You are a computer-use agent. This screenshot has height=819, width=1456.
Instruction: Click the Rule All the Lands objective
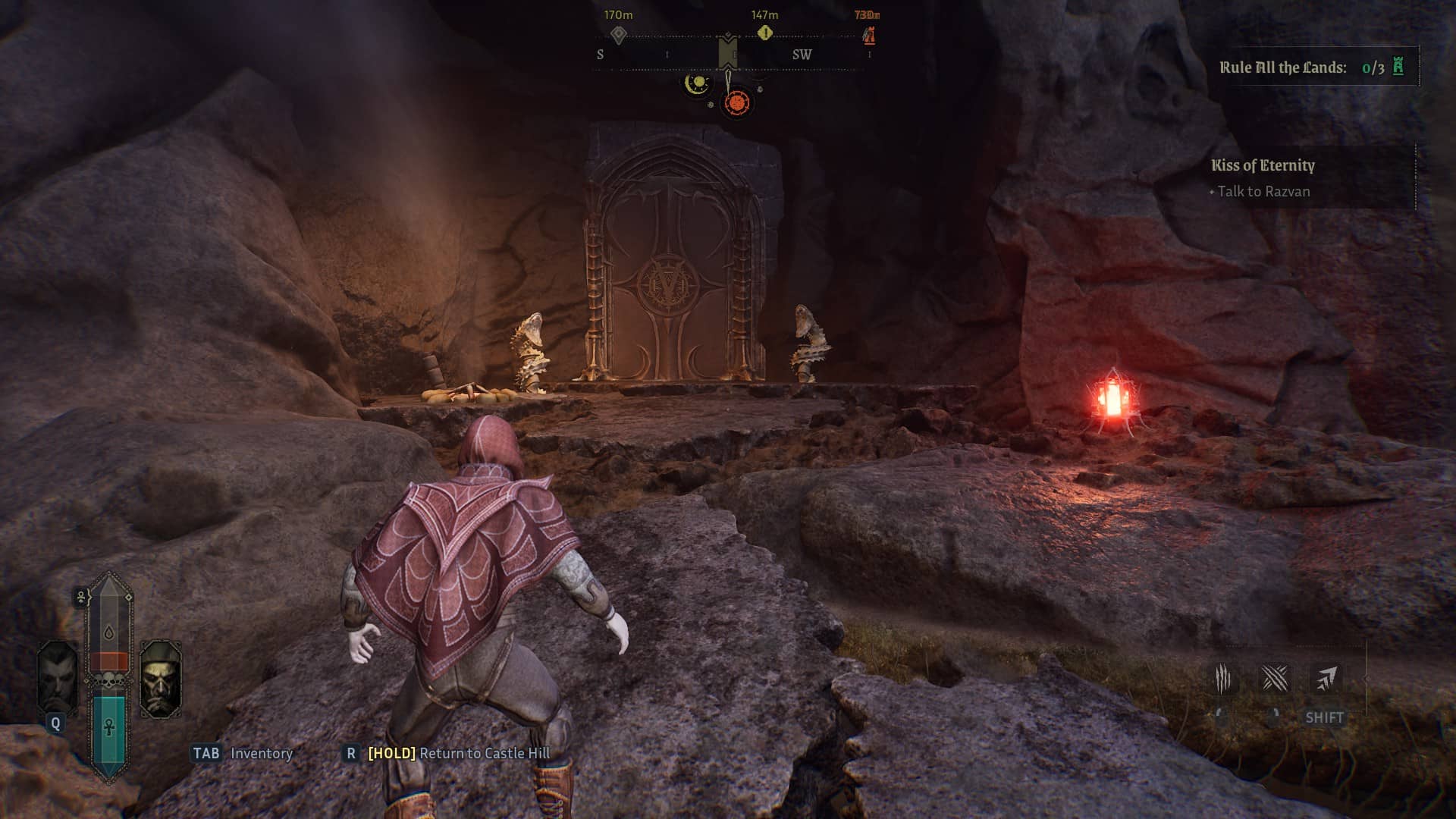pos(1311,67)
